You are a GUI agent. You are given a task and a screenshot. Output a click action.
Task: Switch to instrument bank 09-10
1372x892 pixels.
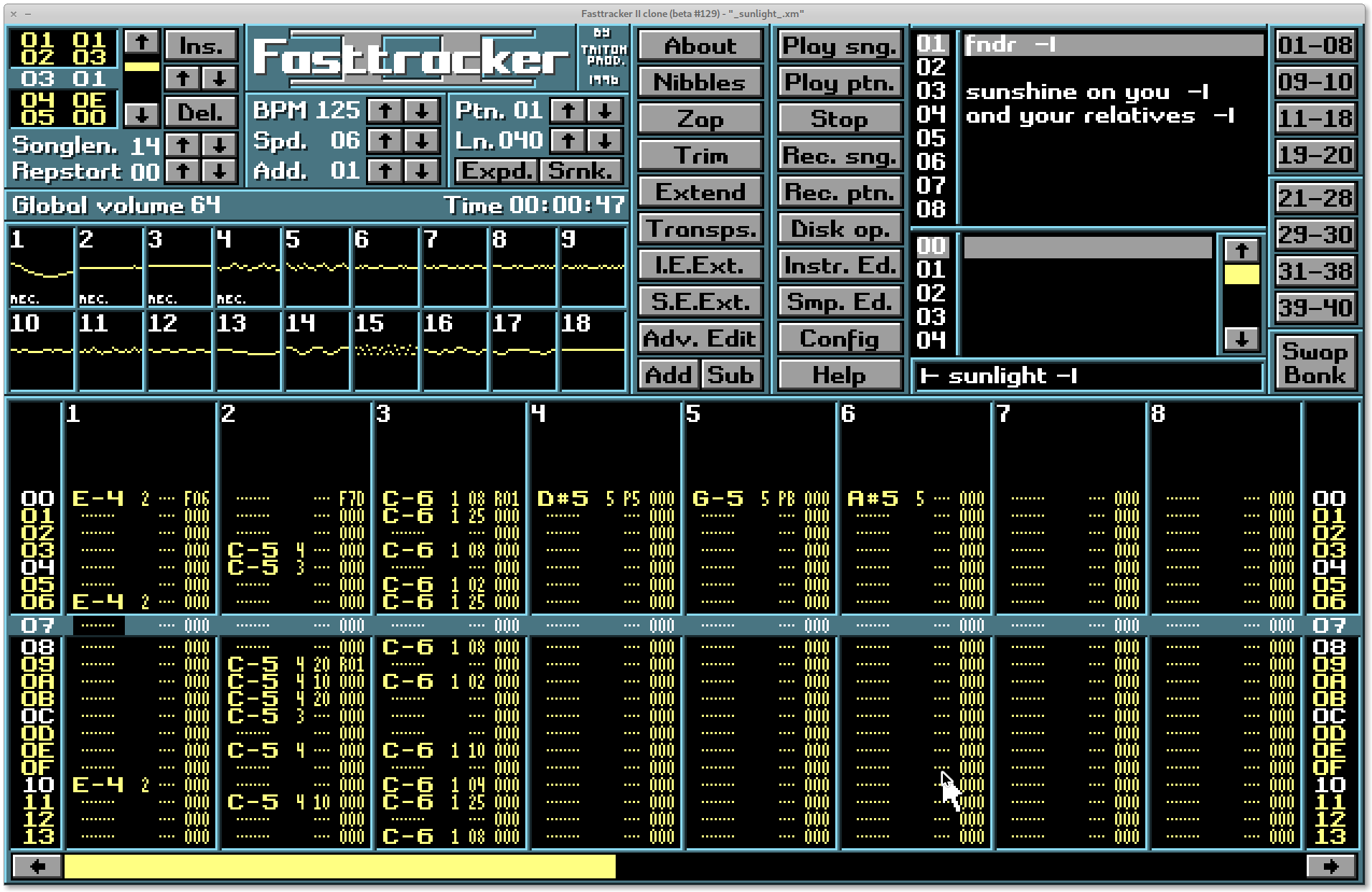click(1315, 82)
